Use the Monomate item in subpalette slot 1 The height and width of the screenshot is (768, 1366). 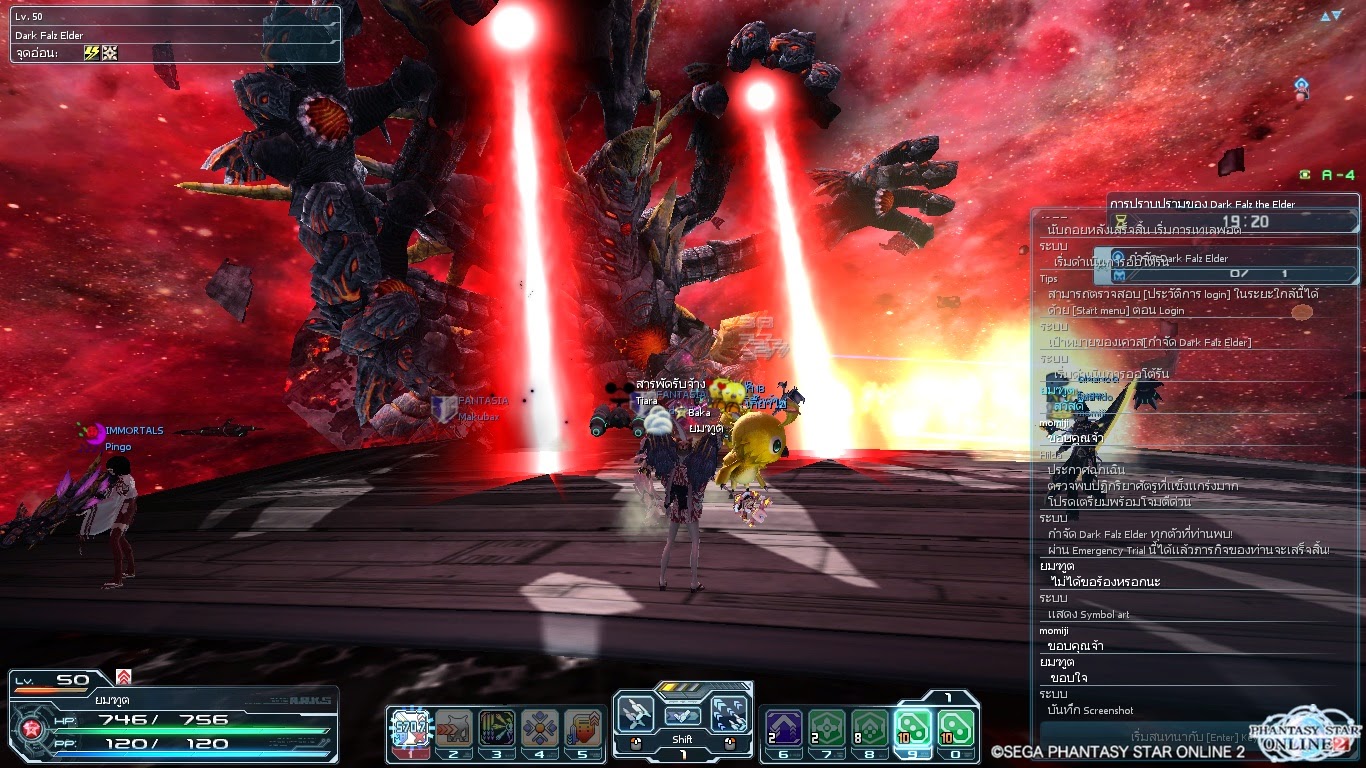click(x=411, y=728)
